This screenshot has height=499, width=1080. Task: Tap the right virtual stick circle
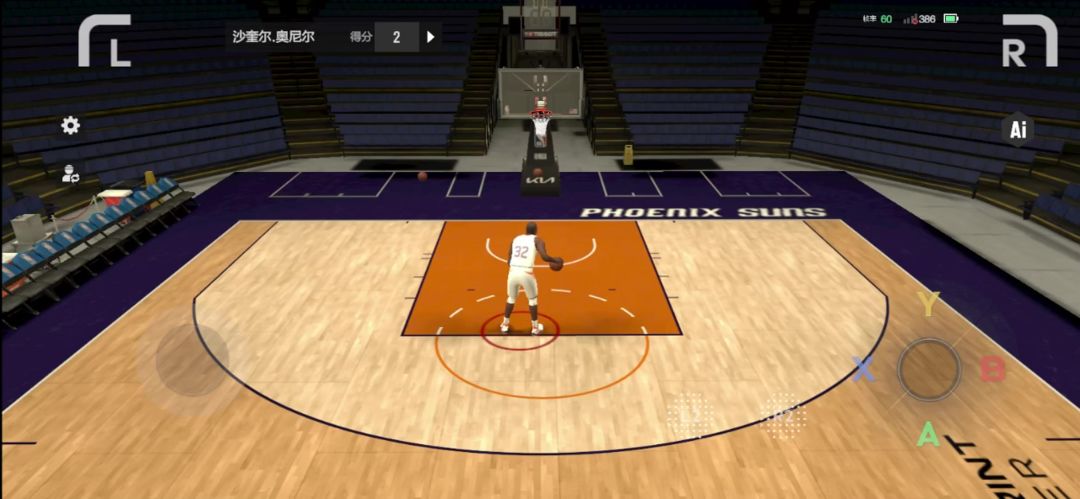coord(929,369)
